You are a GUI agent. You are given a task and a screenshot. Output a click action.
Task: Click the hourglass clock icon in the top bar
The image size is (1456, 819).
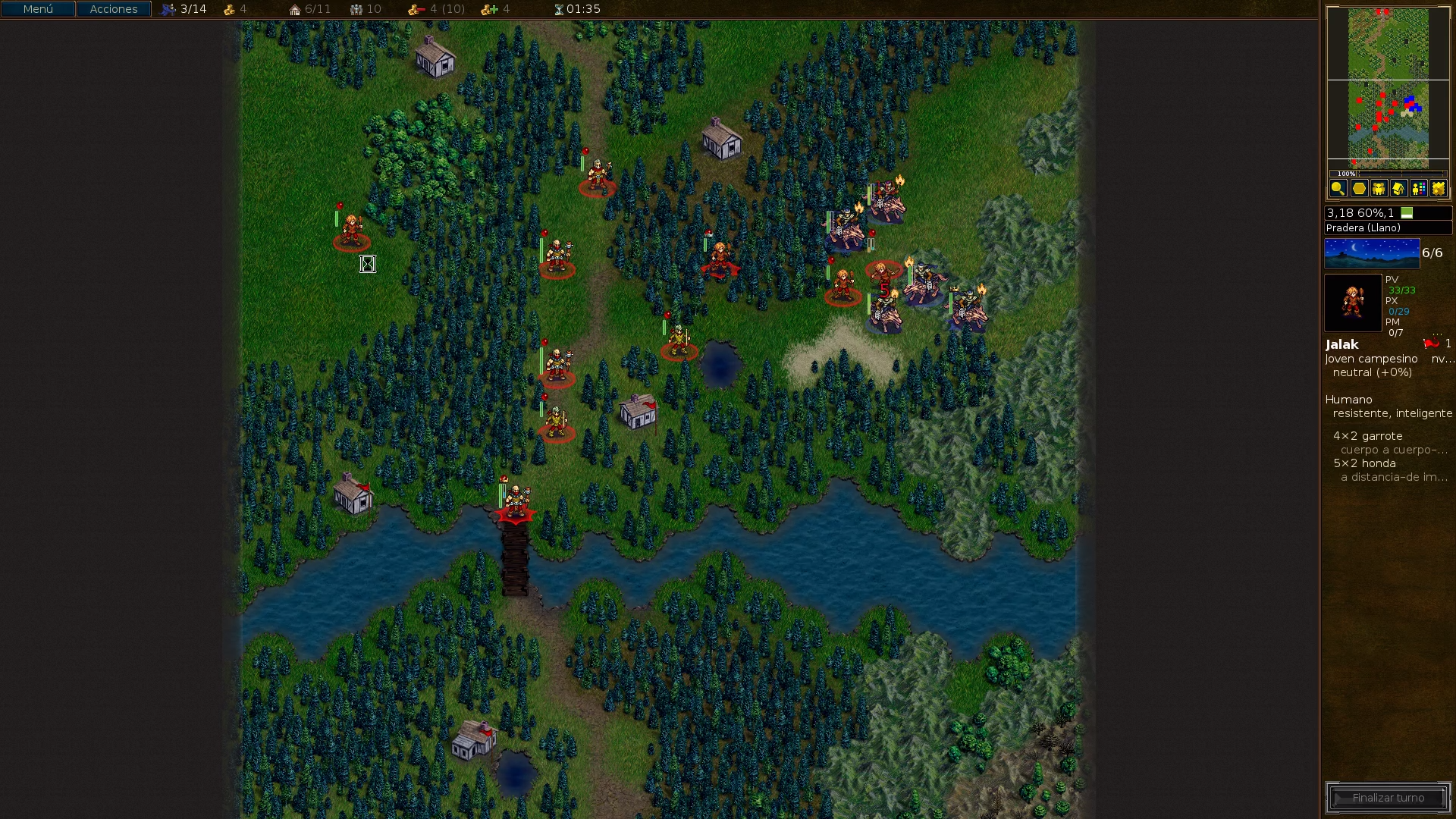[x=560, y=9]
